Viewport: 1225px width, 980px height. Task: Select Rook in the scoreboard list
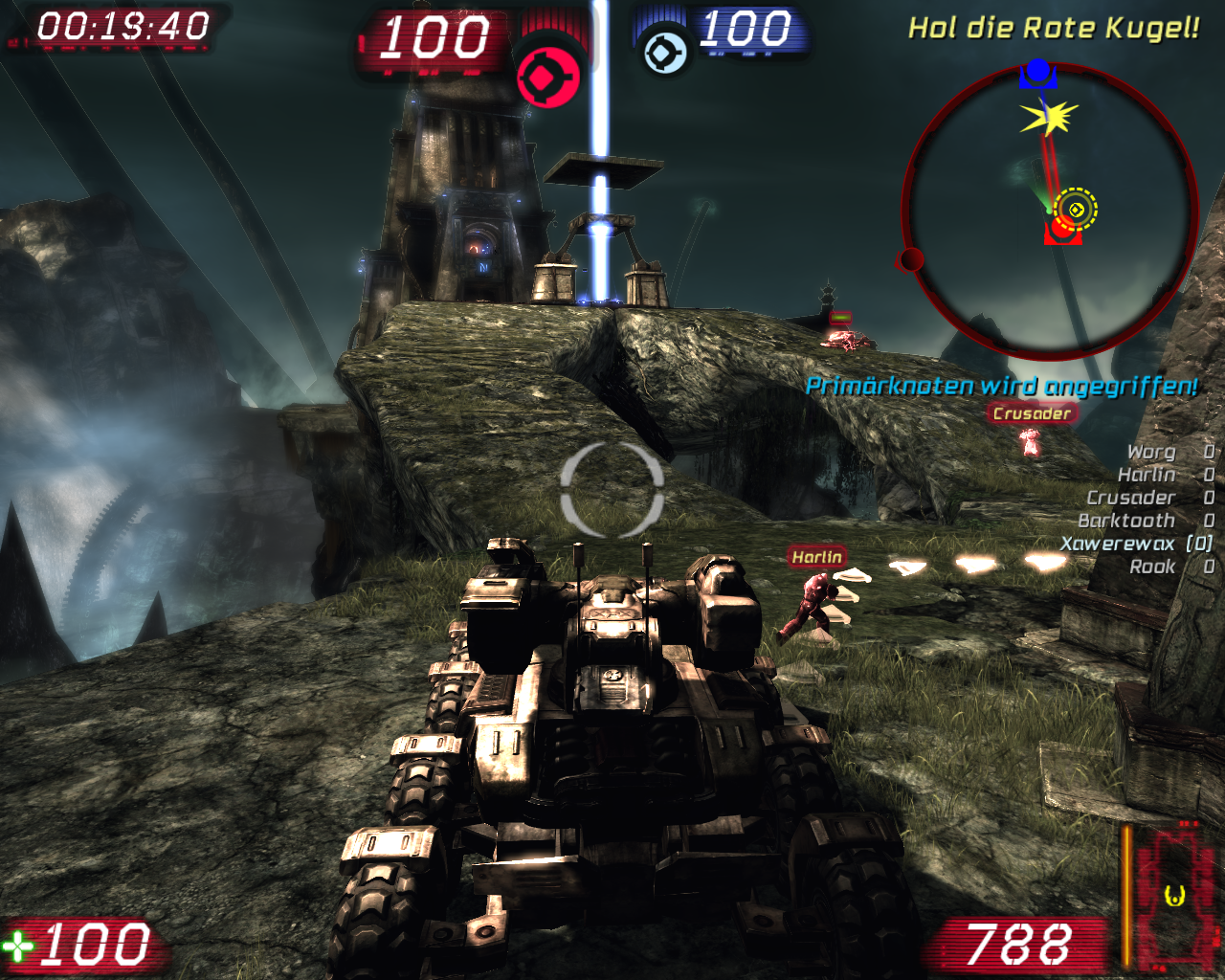click(x=1152, y=567)
